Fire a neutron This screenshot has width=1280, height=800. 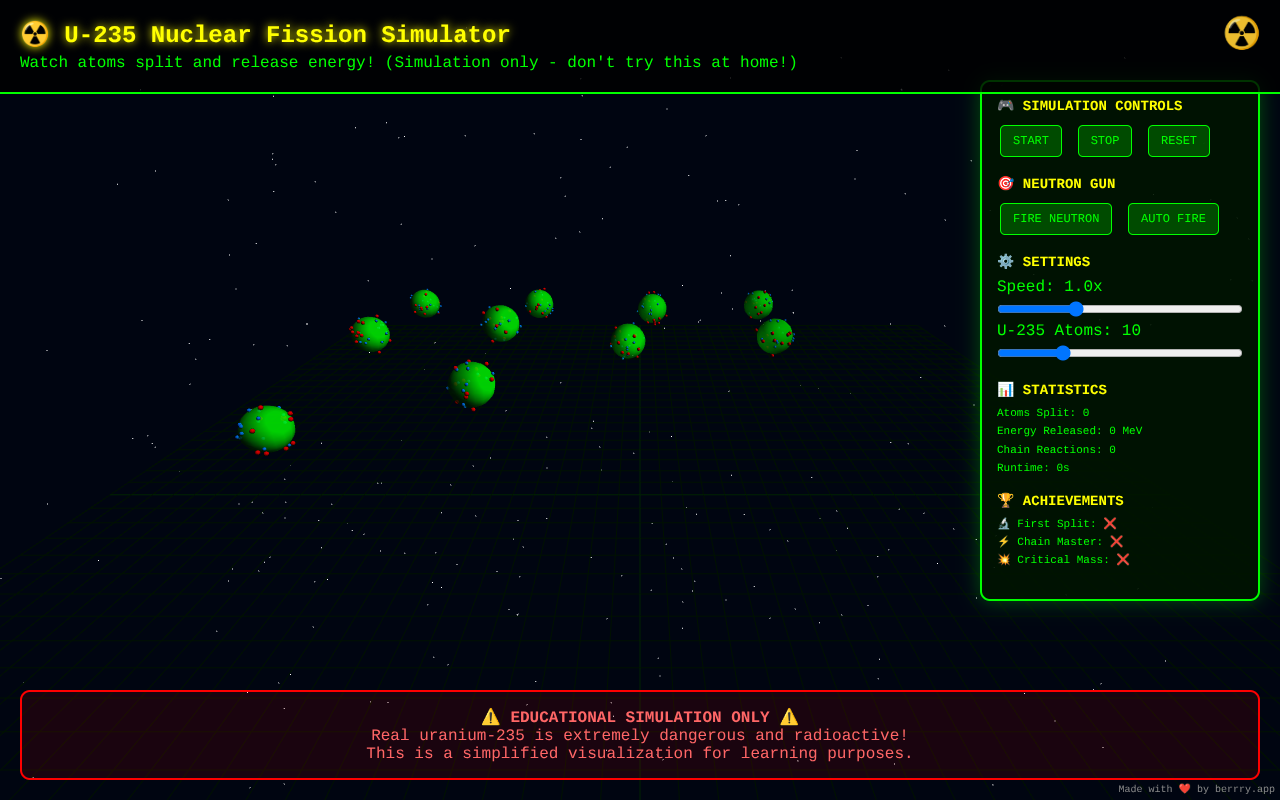point(1055,218)
